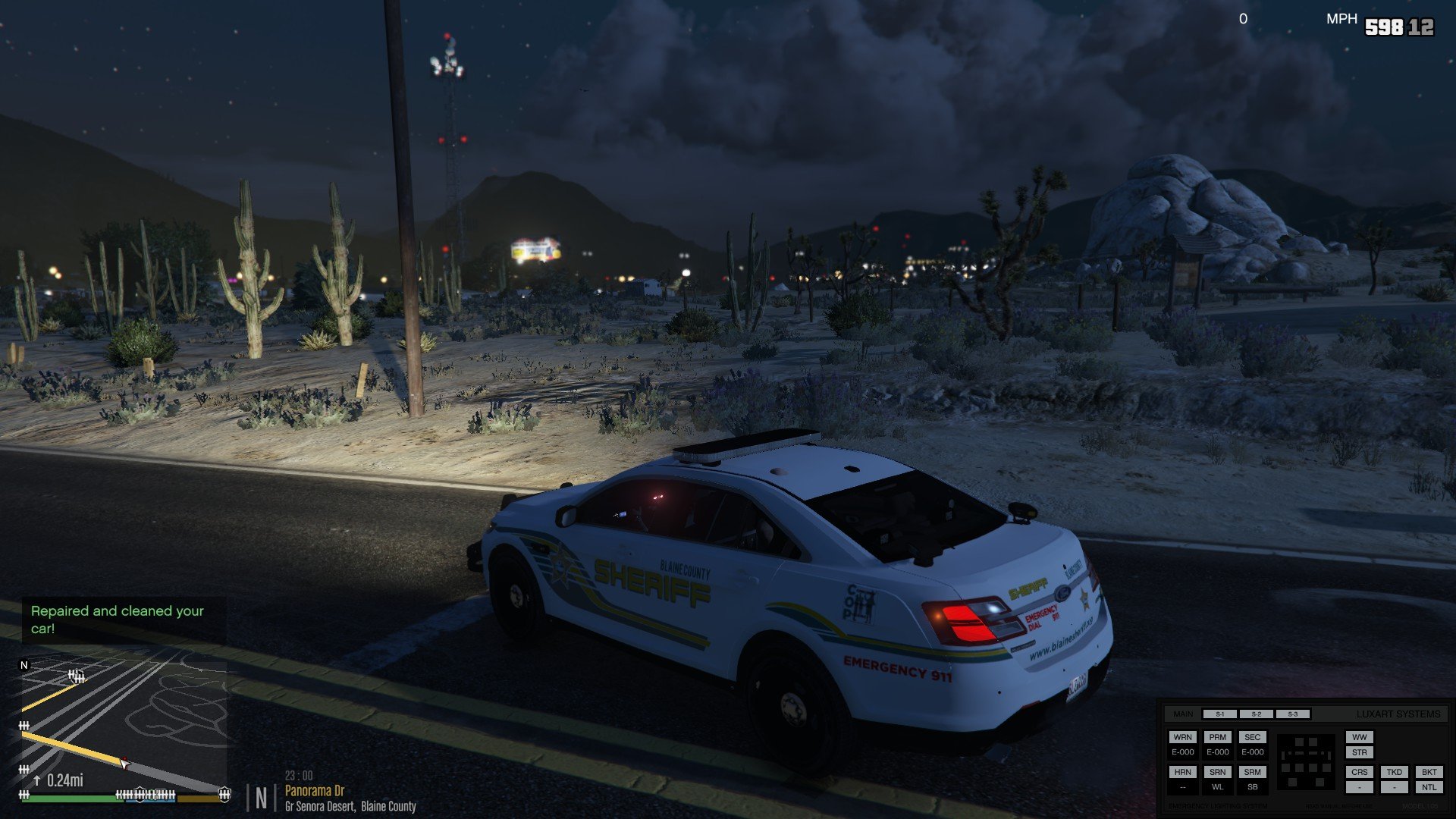The height and width of the screenshot is (819, 1456).
Task: Toggle the CRS cruise lights button
Action: (1359, 772)
